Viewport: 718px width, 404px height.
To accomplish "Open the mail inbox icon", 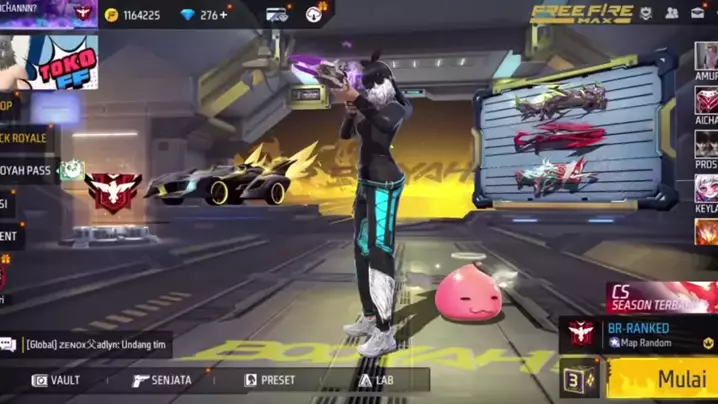I will (x=697, y=13).
